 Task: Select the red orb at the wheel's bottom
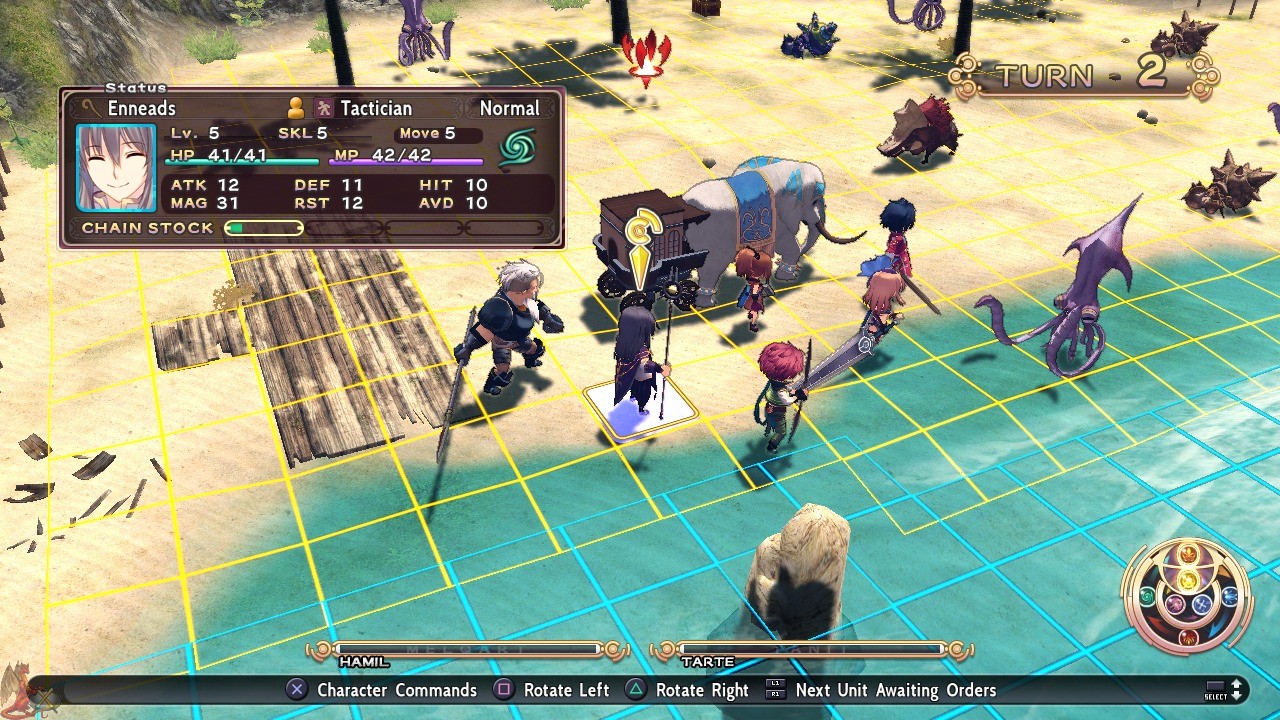click(1188, 637)
